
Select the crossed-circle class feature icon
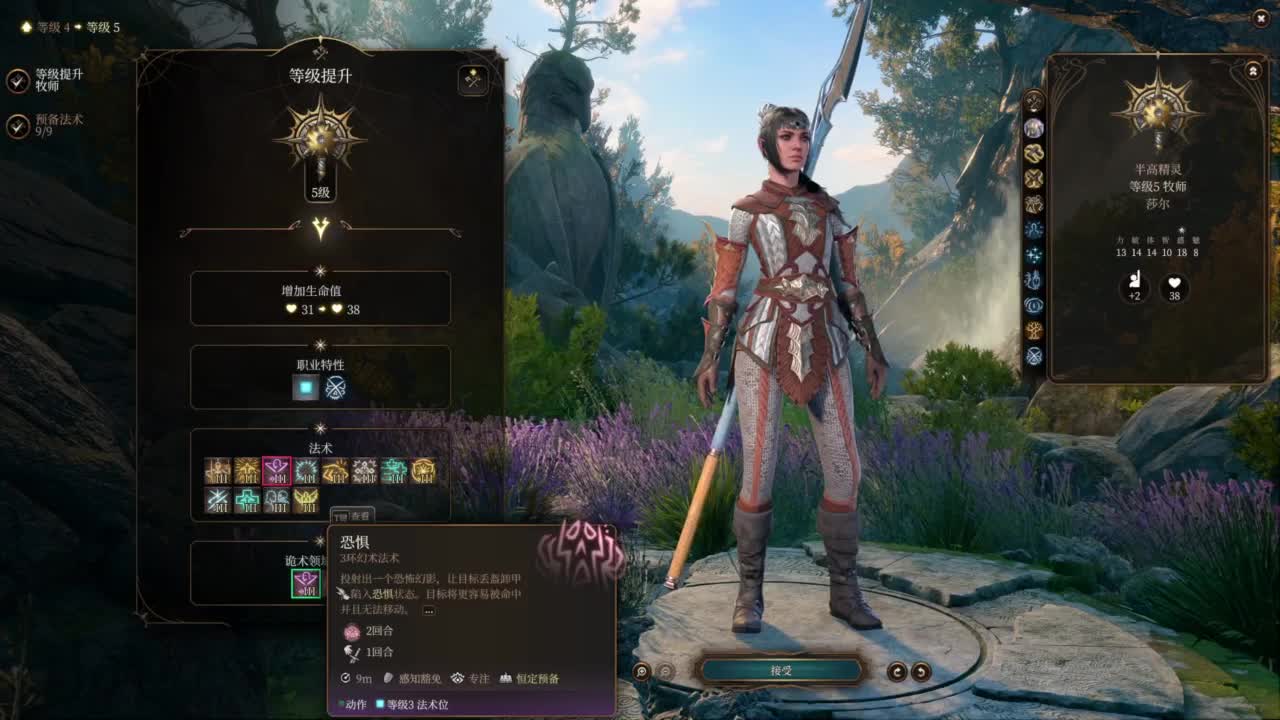point(336,387)
